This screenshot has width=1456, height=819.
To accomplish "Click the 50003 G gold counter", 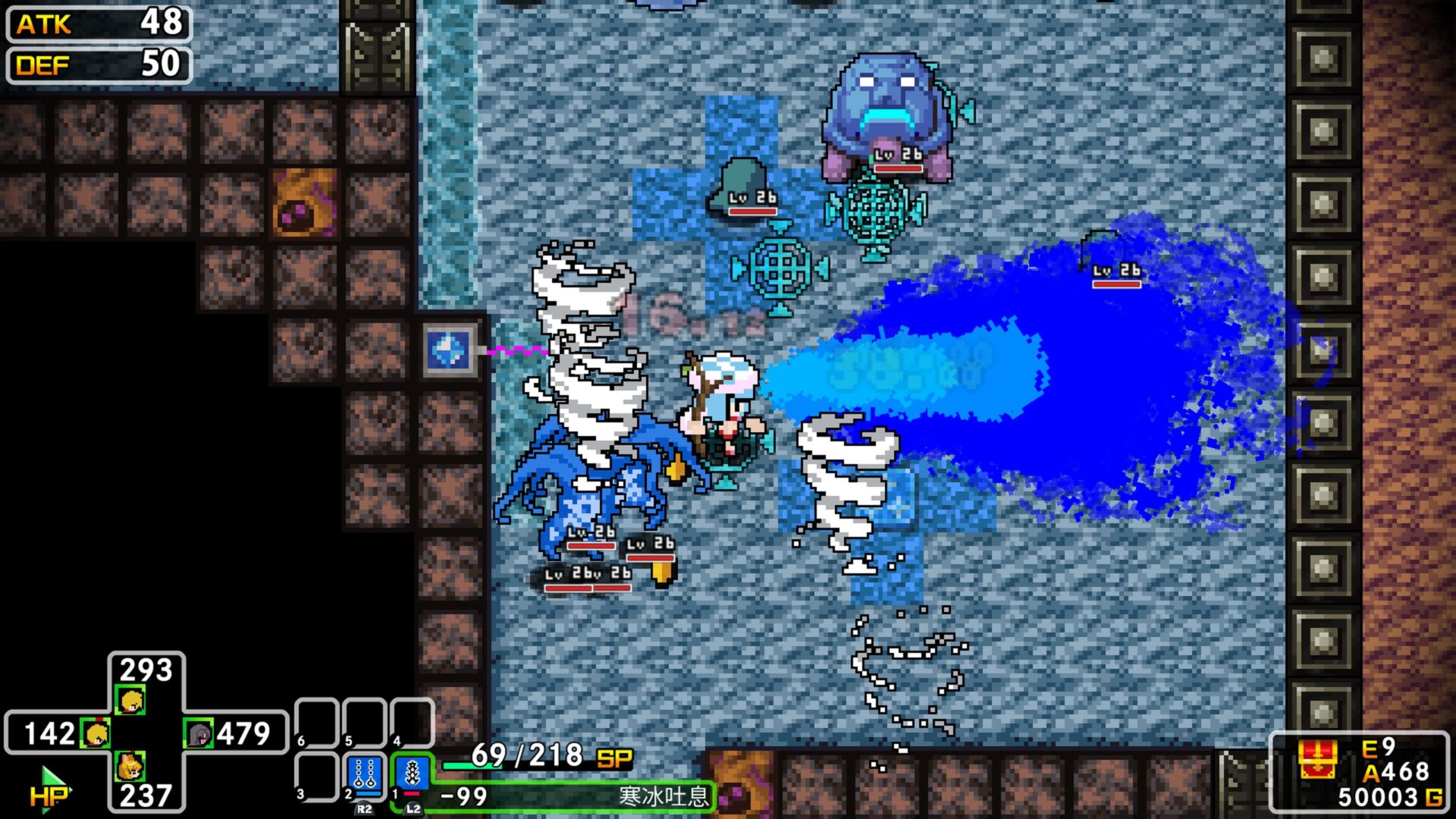I will (1388, 796).
